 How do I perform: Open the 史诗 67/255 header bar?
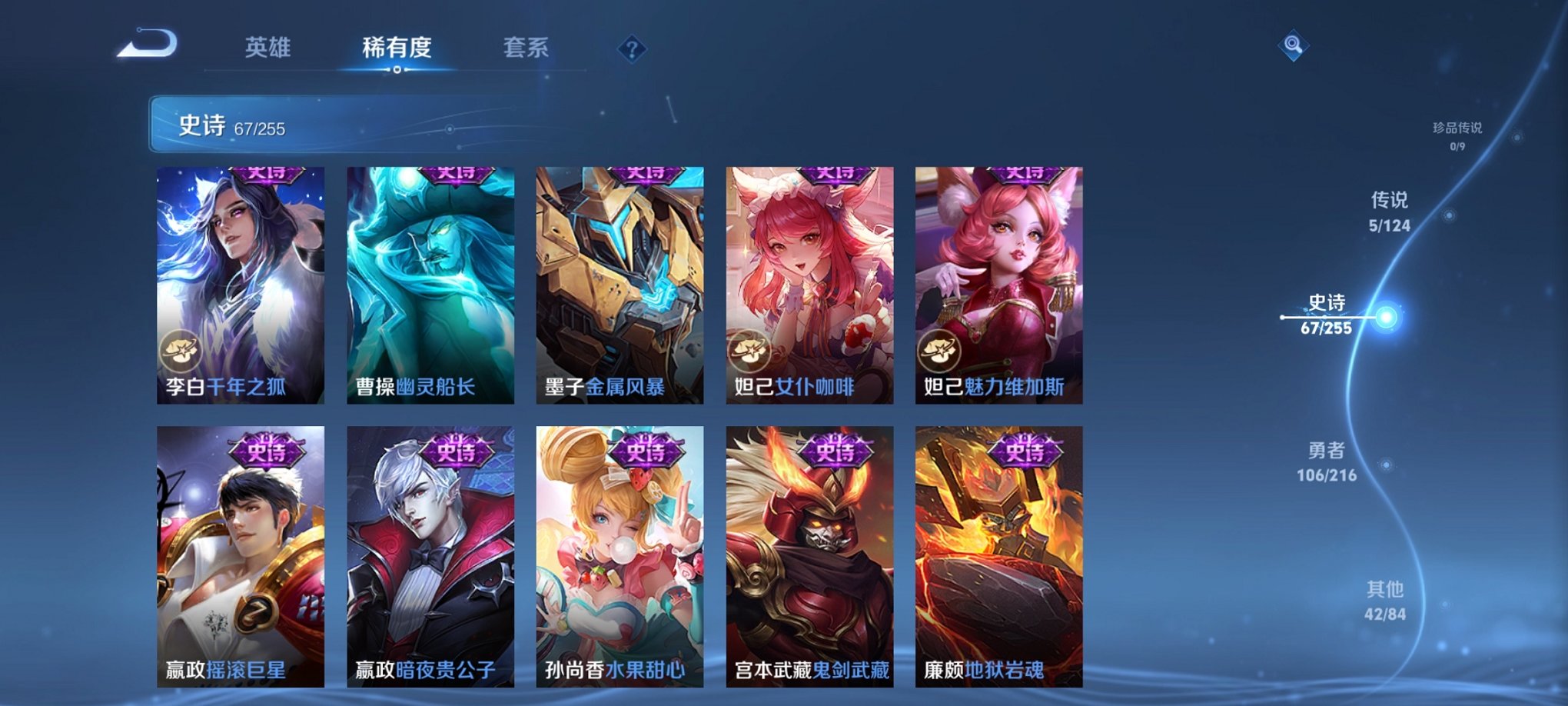tap(307, 125)
